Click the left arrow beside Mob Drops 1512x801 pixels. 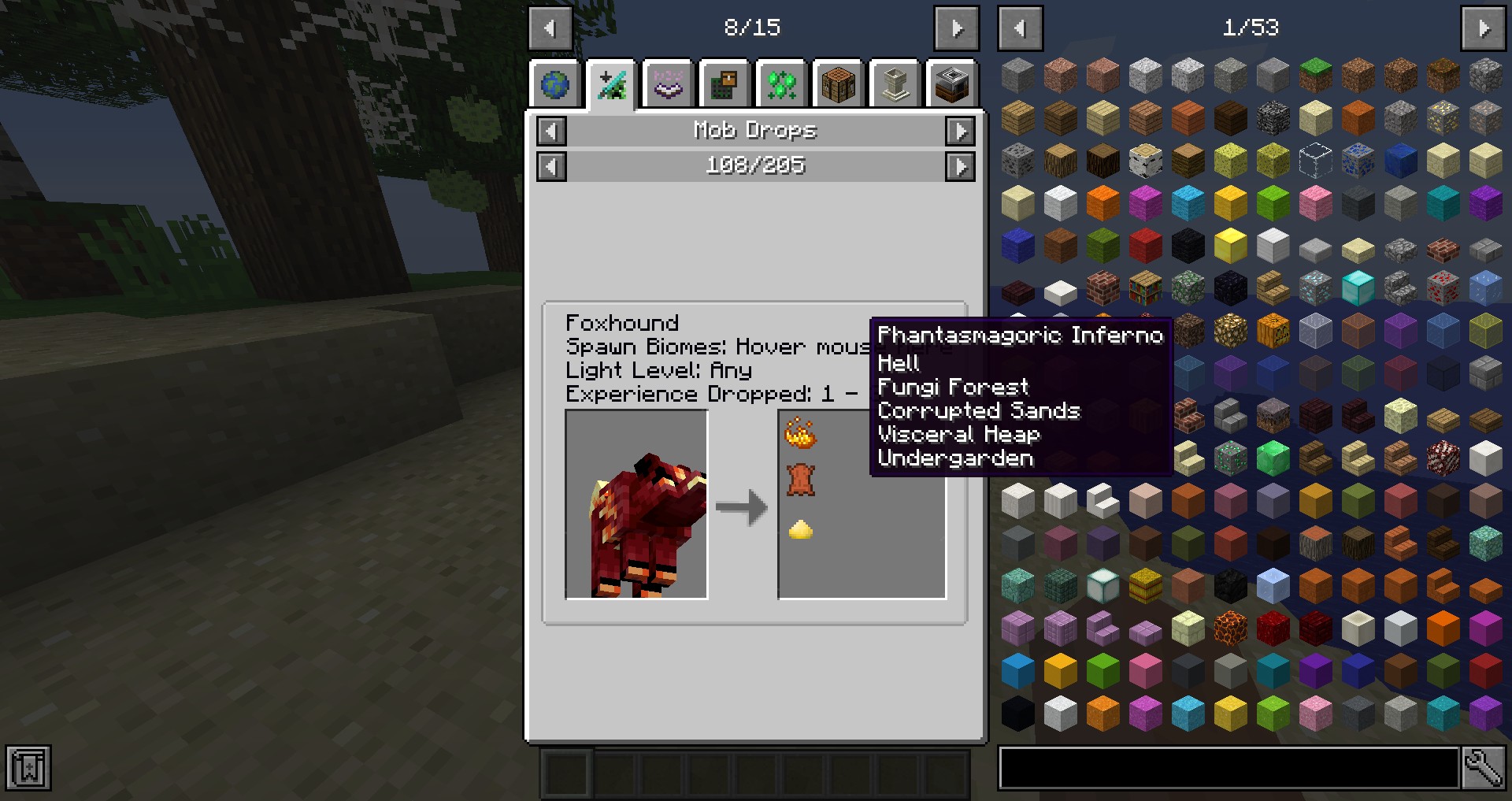pyautogui.click(x=551, y=131)
